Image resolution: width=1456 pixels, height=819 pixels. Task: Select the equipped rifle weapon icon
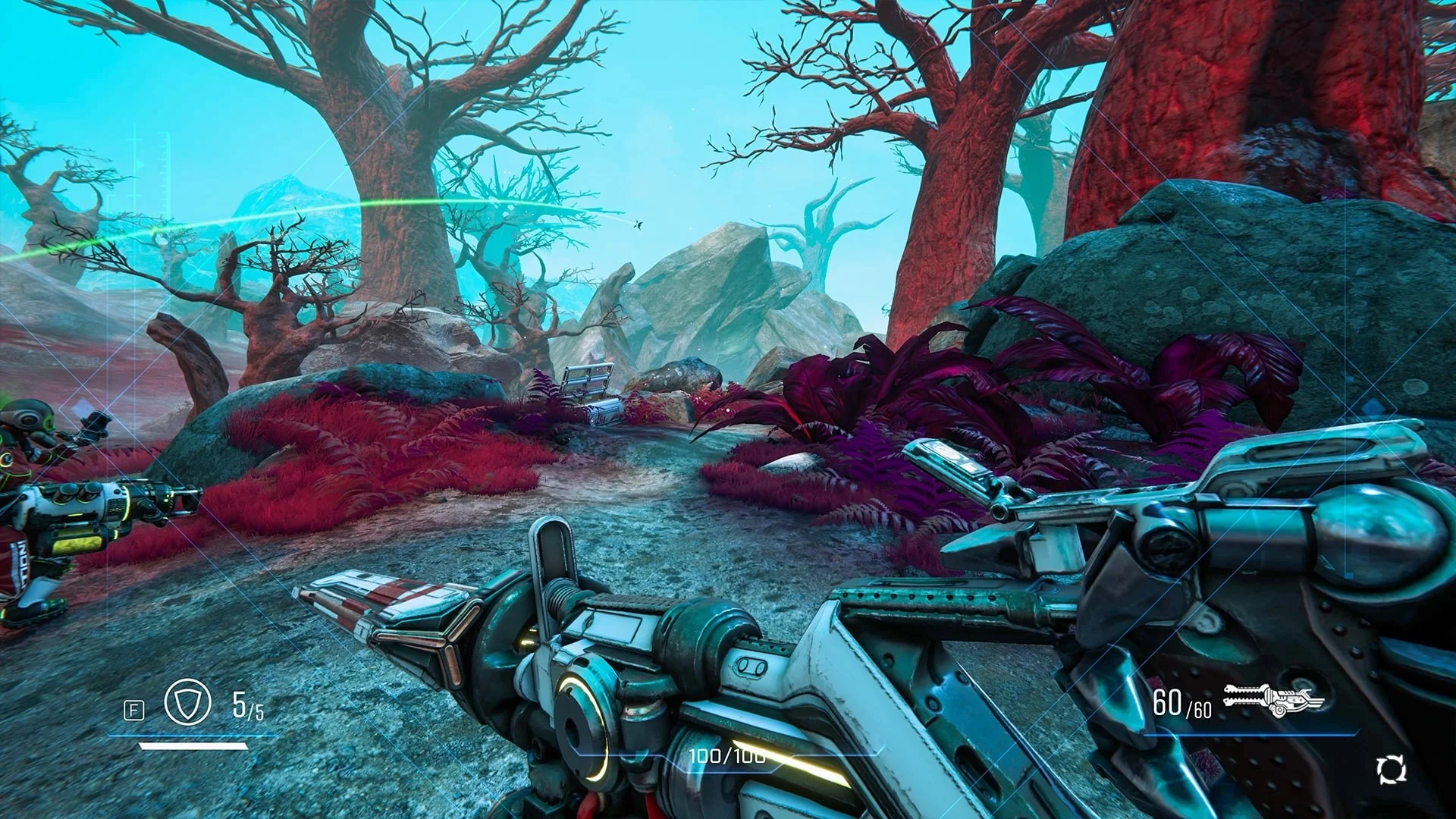click(x=1273, y=701)
